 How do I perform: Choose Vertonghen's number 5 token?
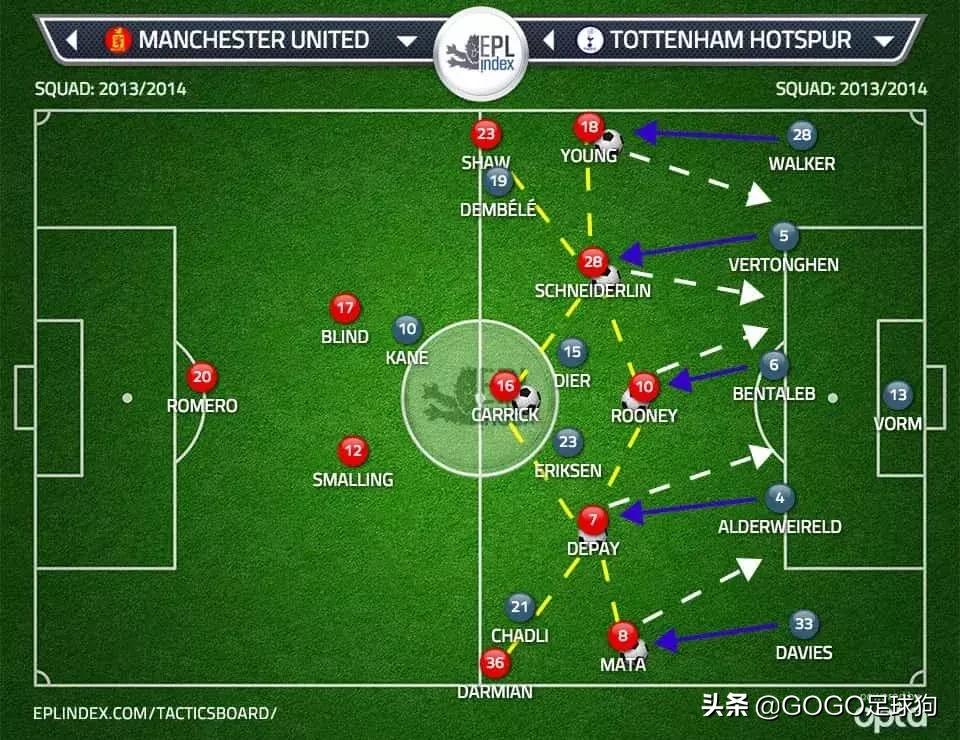click(x=784, y=237)
